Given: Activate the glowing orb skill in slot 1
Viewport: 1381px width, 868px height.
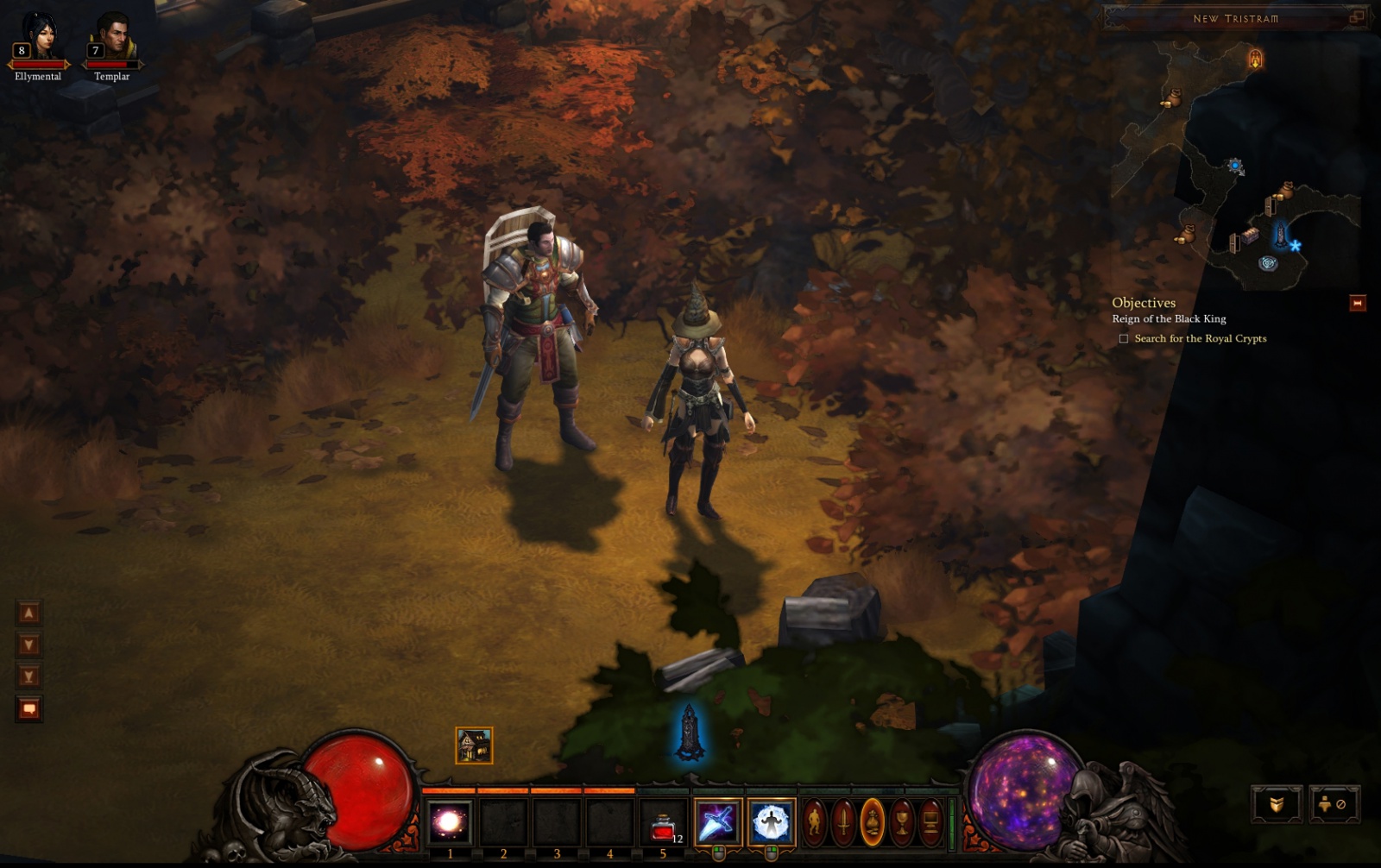Looking at the screenshot, I should [x=450, y=822].
